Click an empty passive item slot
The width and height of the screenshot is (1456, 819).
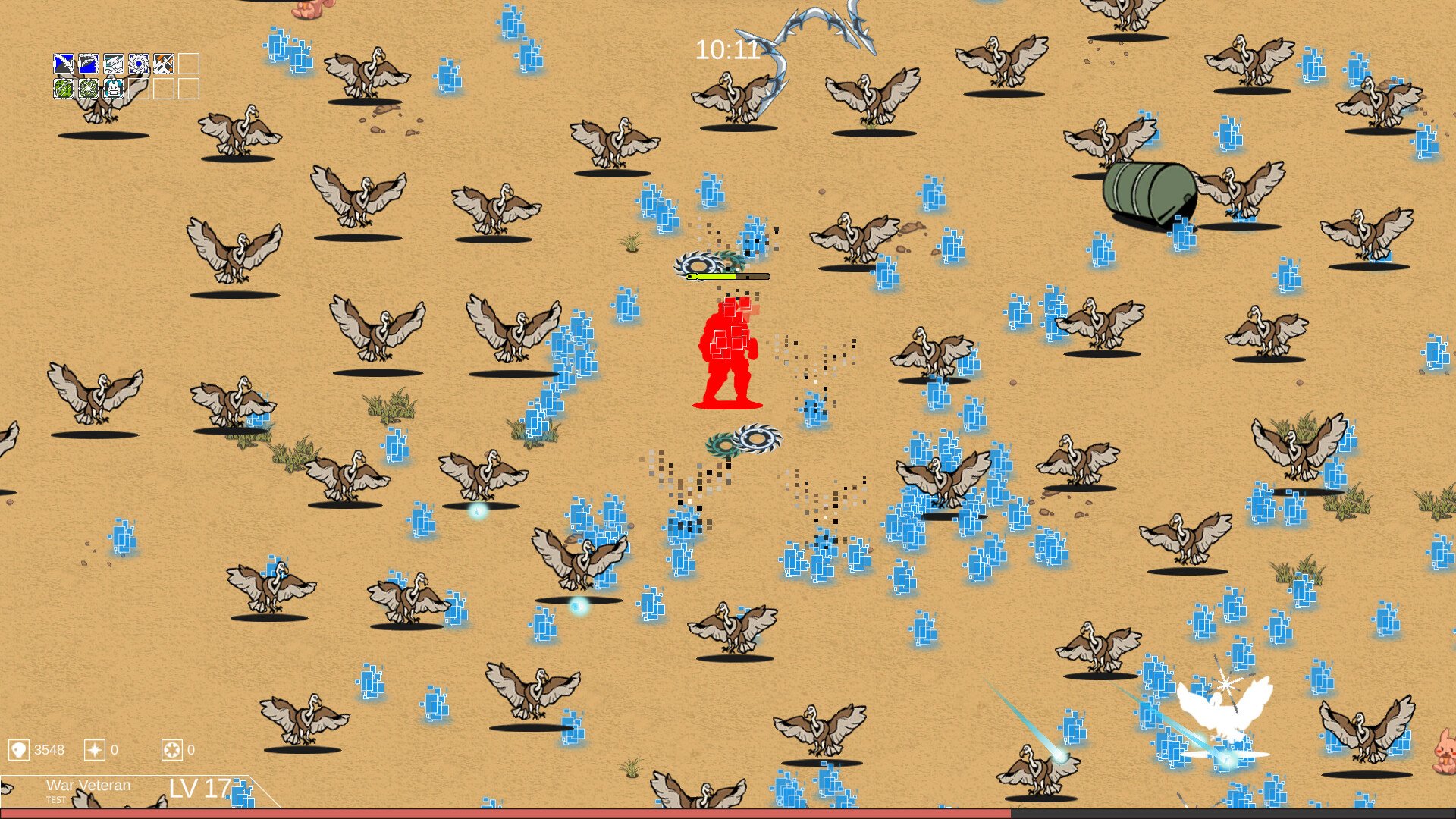(139, 89)
